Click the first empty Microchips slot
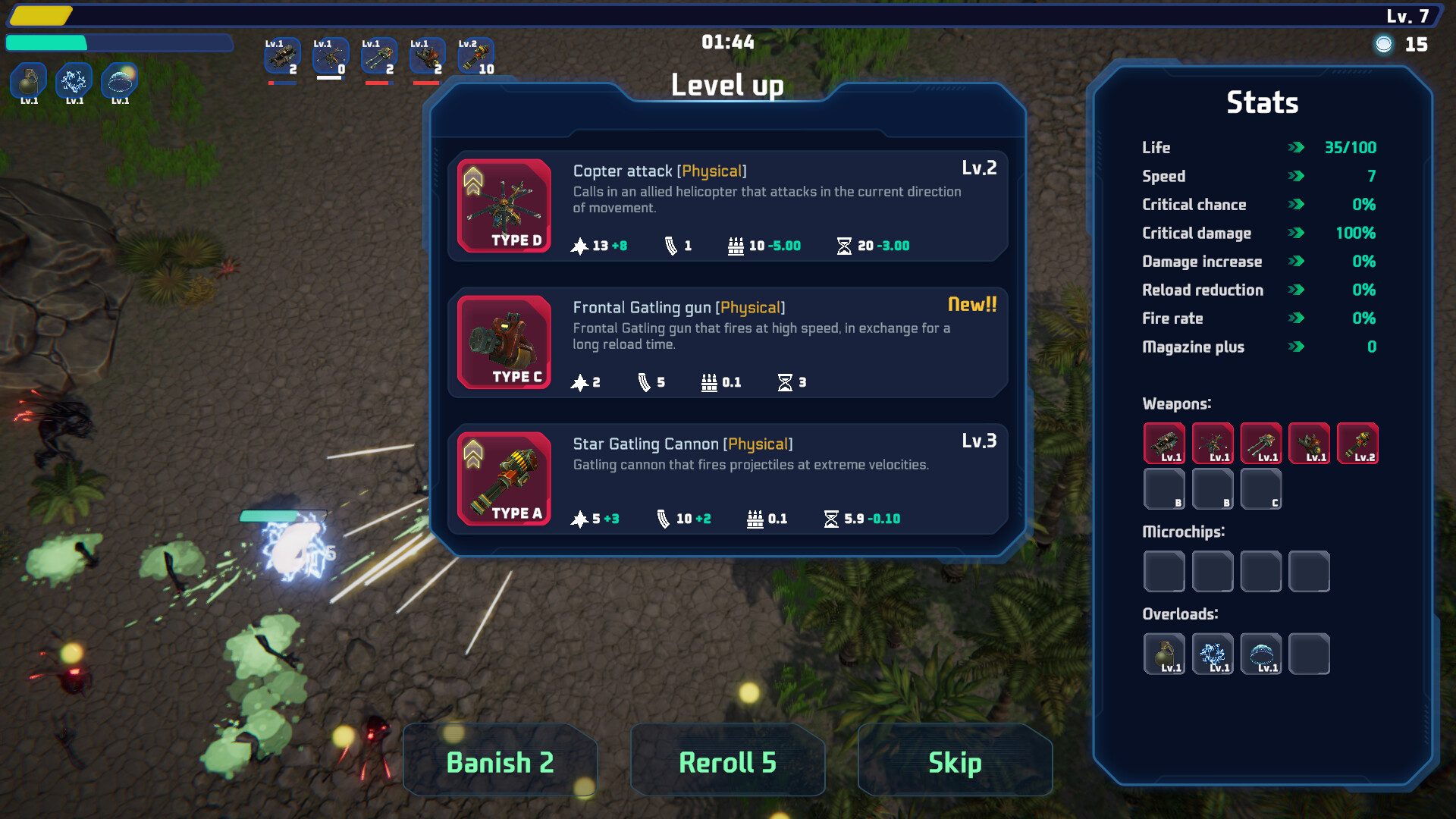This screenshot has width=1456, height=819. pos(1164,571)
